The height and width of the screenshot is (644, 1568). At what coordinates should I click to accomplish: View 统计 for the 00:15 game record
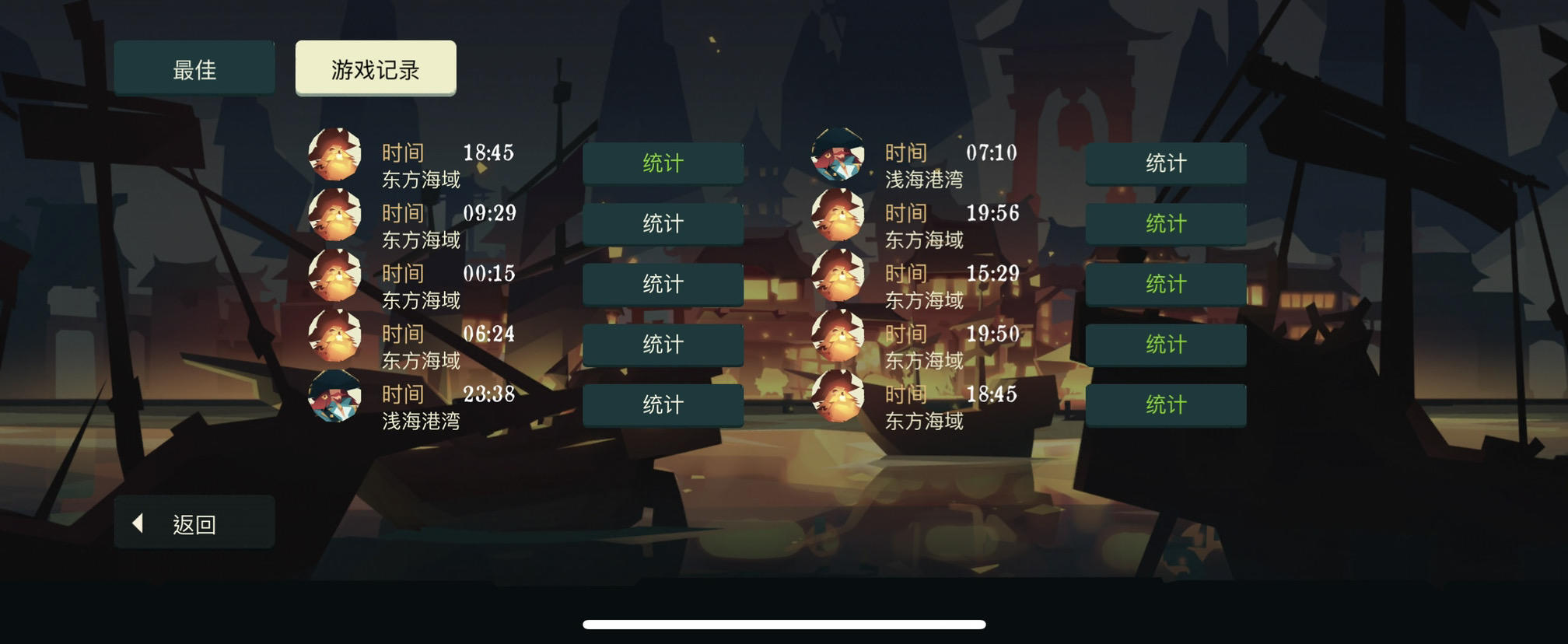[663, 284]
